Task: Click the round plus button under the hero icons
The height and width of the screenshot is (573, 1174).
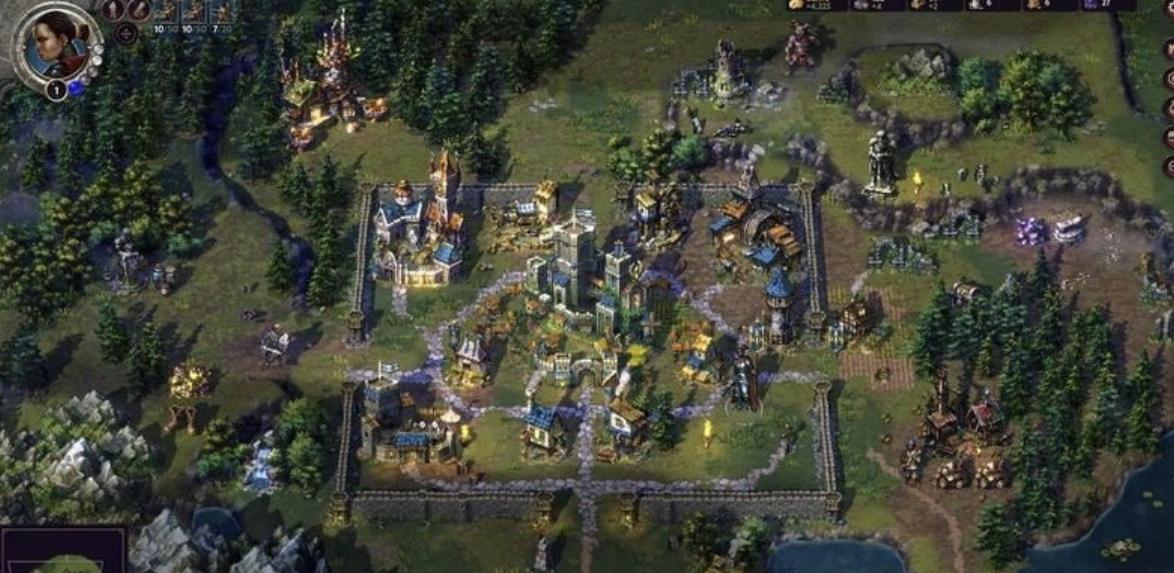Action: pyautogui.click(x=126, y=34)
